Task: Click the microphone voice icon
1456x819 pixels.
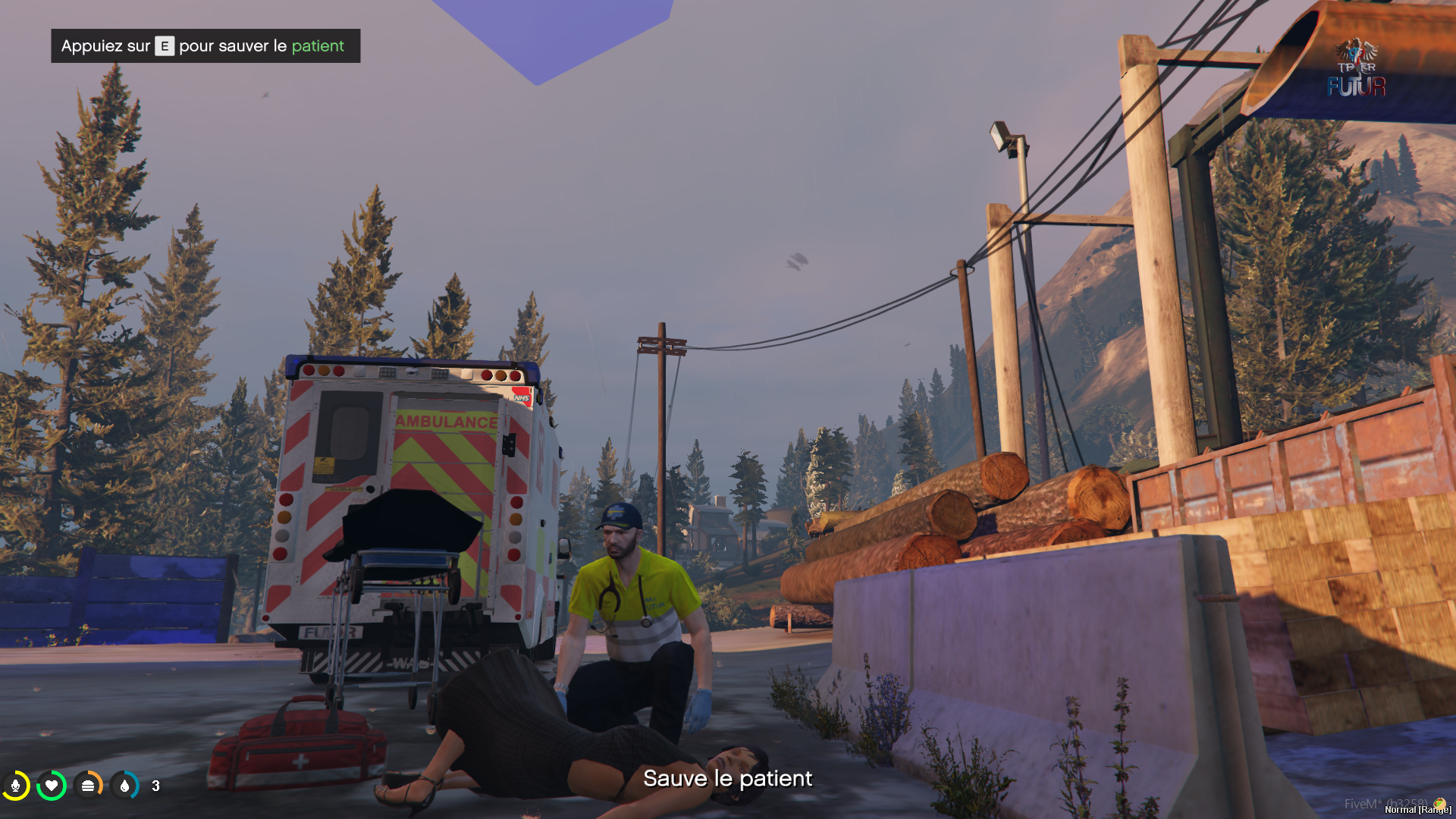Action: (16, 786)
